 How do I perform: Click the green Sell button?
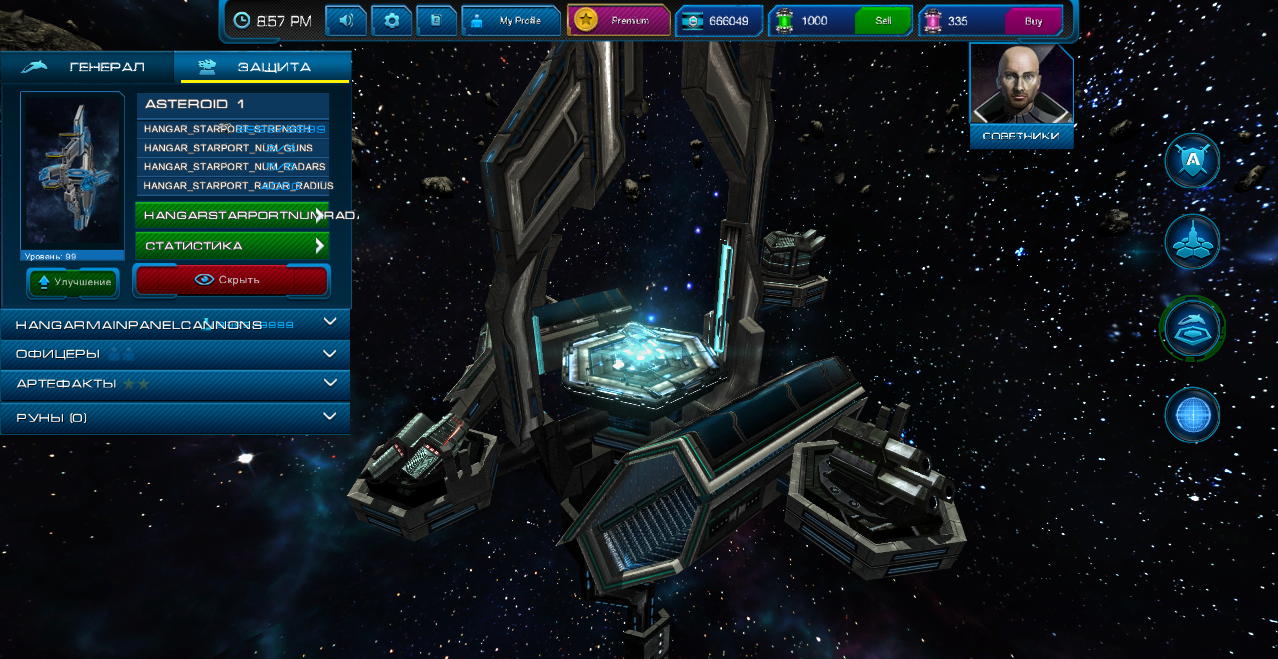[883, 21]
